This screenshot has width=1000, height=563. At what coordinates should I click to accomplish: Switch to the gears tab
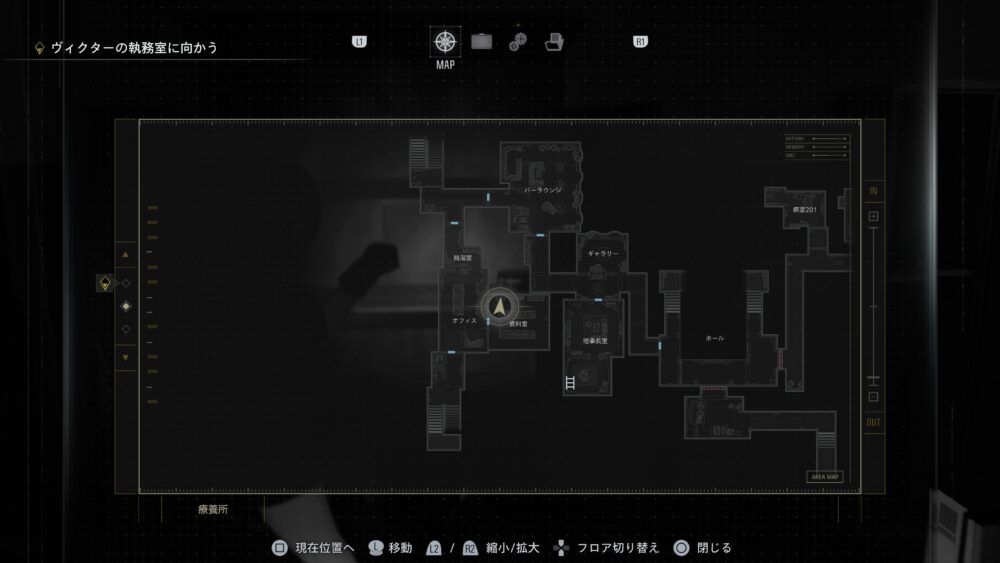[517, 42]
